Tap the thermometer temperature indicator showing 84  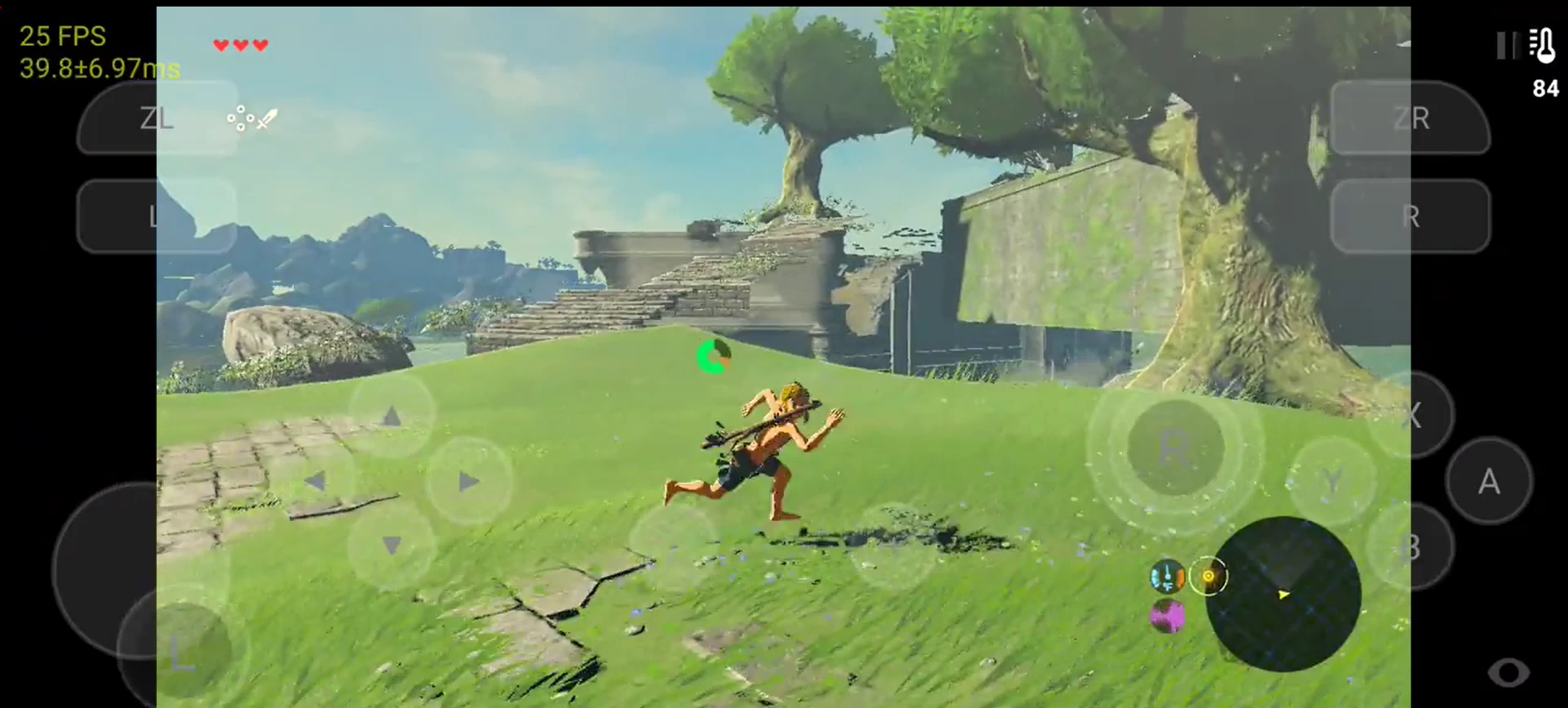1543,61
